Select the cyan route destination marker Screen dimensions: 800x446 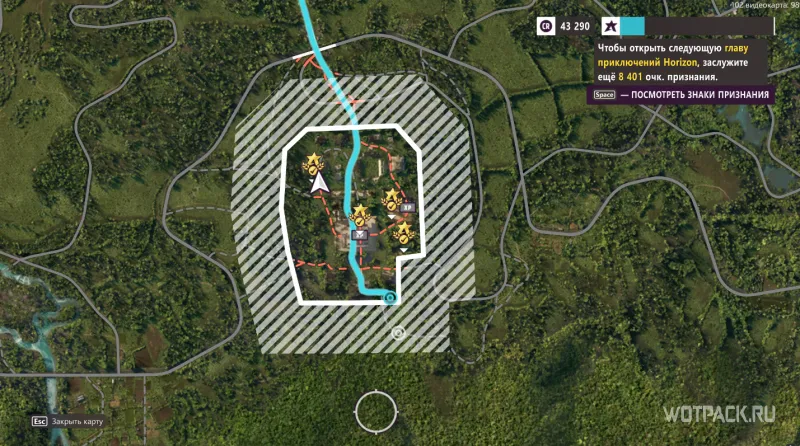tap(390, 297)
